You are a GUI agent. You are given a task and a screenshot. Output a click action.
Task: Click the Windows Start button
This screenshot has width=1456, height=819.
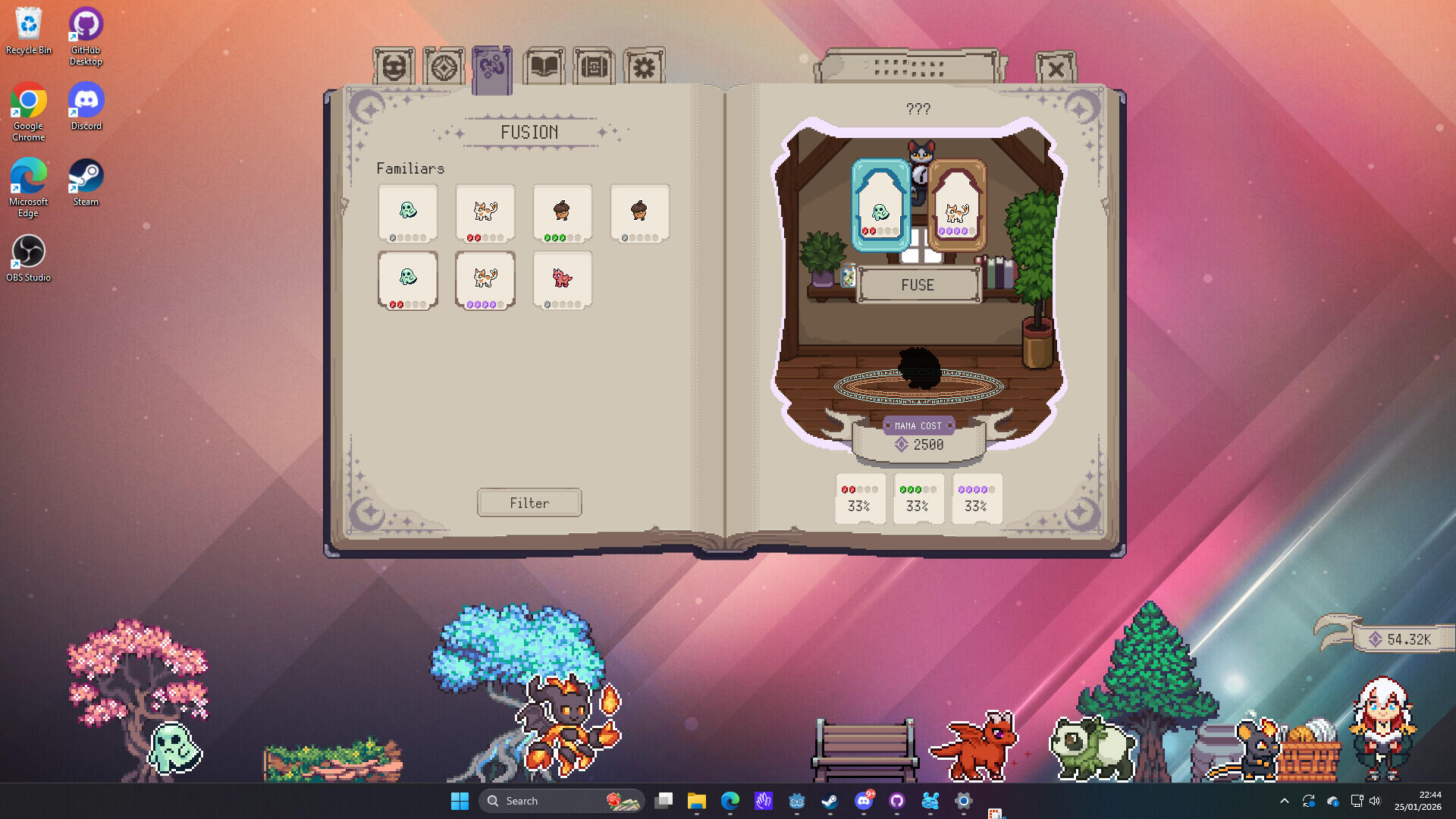pyautogui.click(x=460, y=801)
